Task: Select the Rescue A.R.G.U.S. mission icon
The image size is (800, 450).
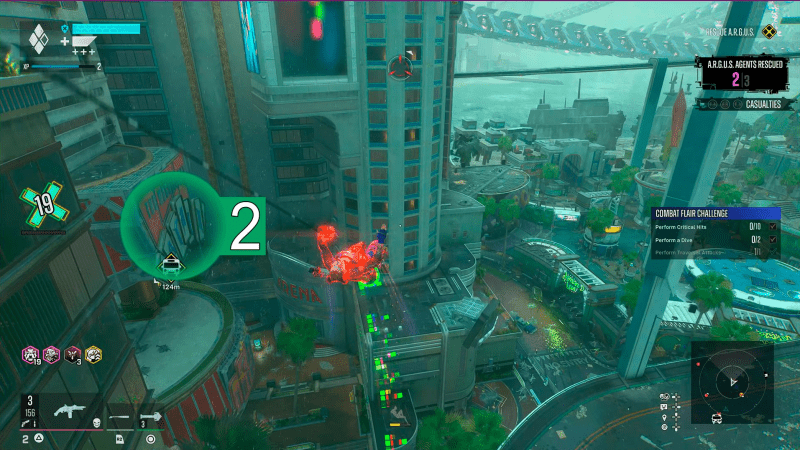Action: [769, 32]
